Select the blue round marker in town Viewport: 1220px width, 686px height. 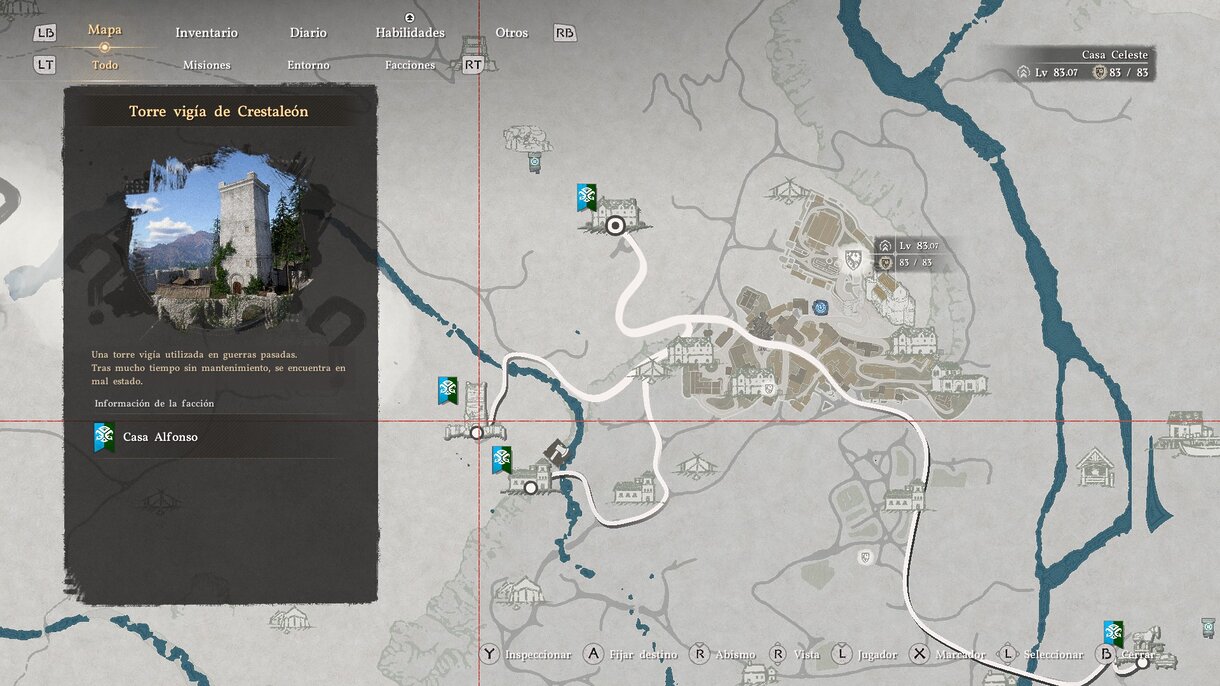click(821, 308)
